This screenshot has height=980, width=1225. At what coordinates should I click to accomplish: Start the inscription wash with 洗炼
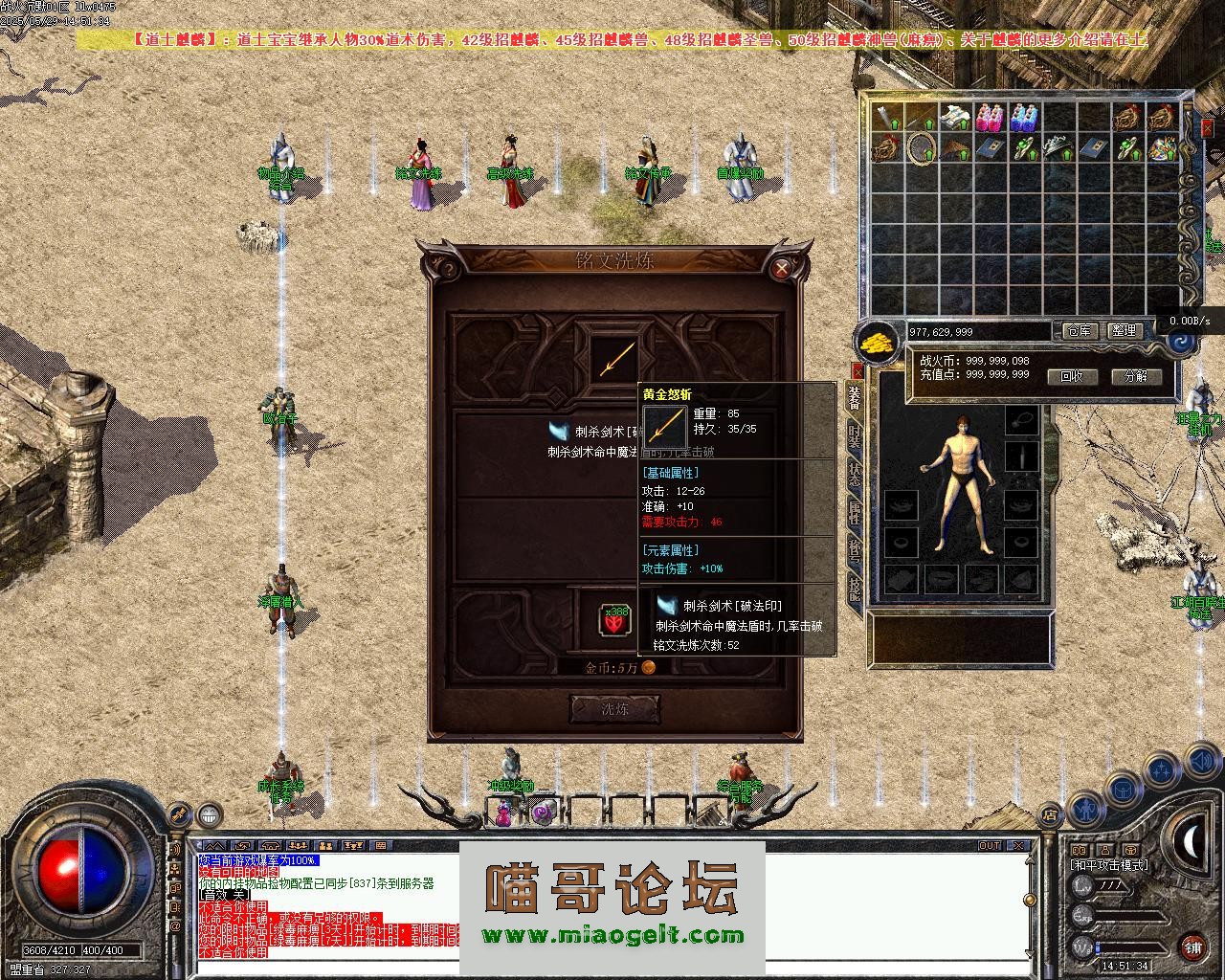[x=614, y=709]
